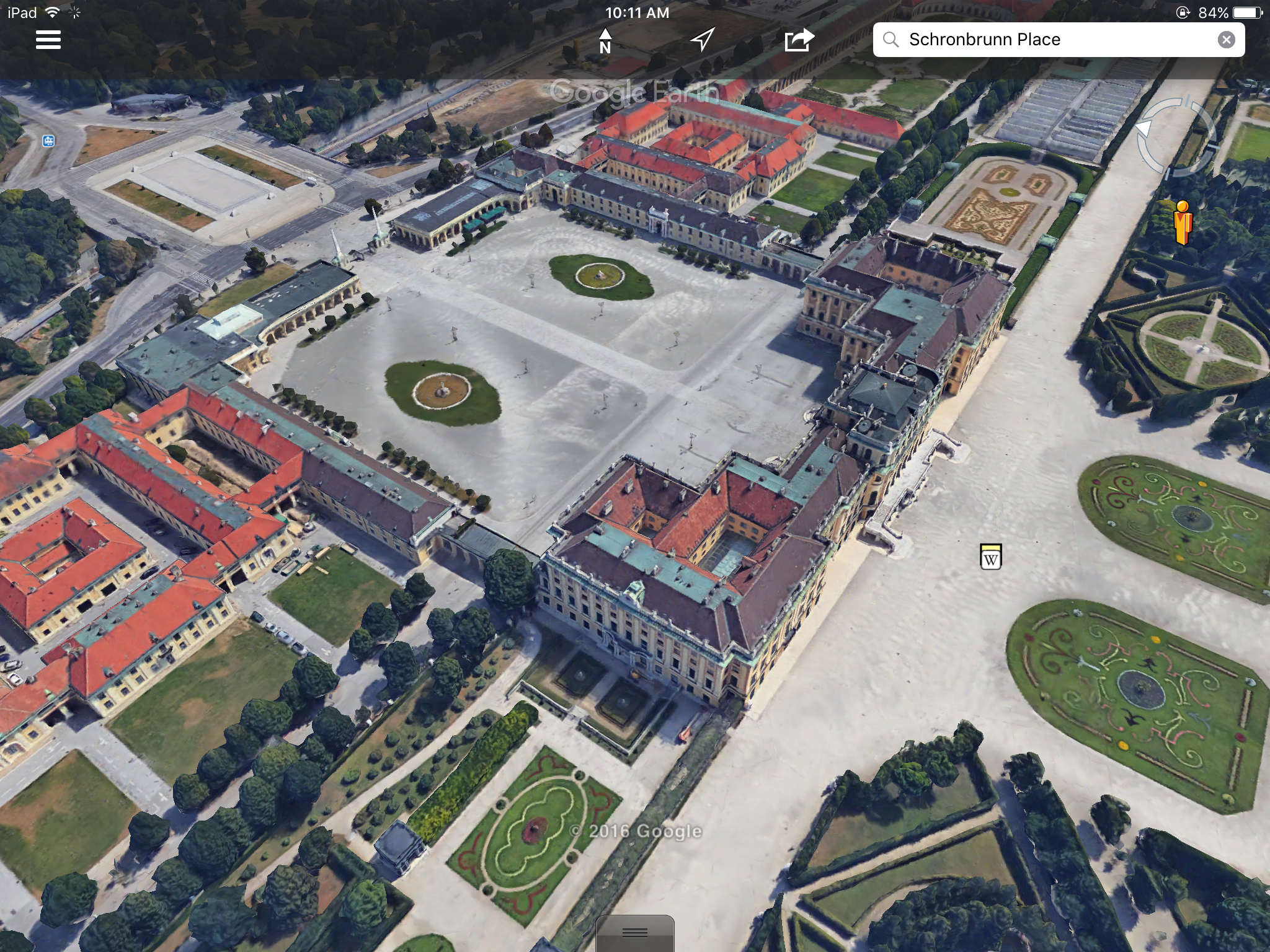
Task: Expand the bottom pull-up panel handle
Action: tap(634, 933)
